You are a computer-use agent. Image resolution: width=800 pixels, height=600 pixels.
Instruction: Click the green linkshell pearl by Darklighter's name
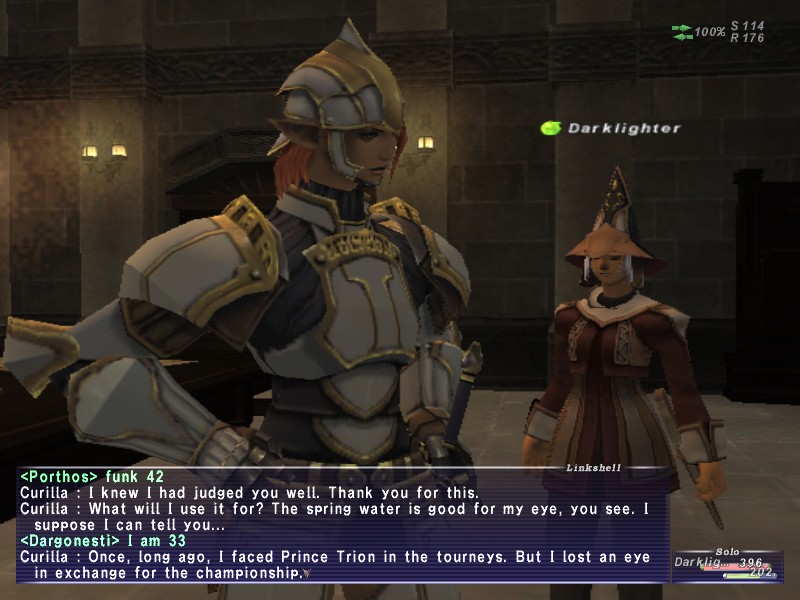click(x=550, y=128)
